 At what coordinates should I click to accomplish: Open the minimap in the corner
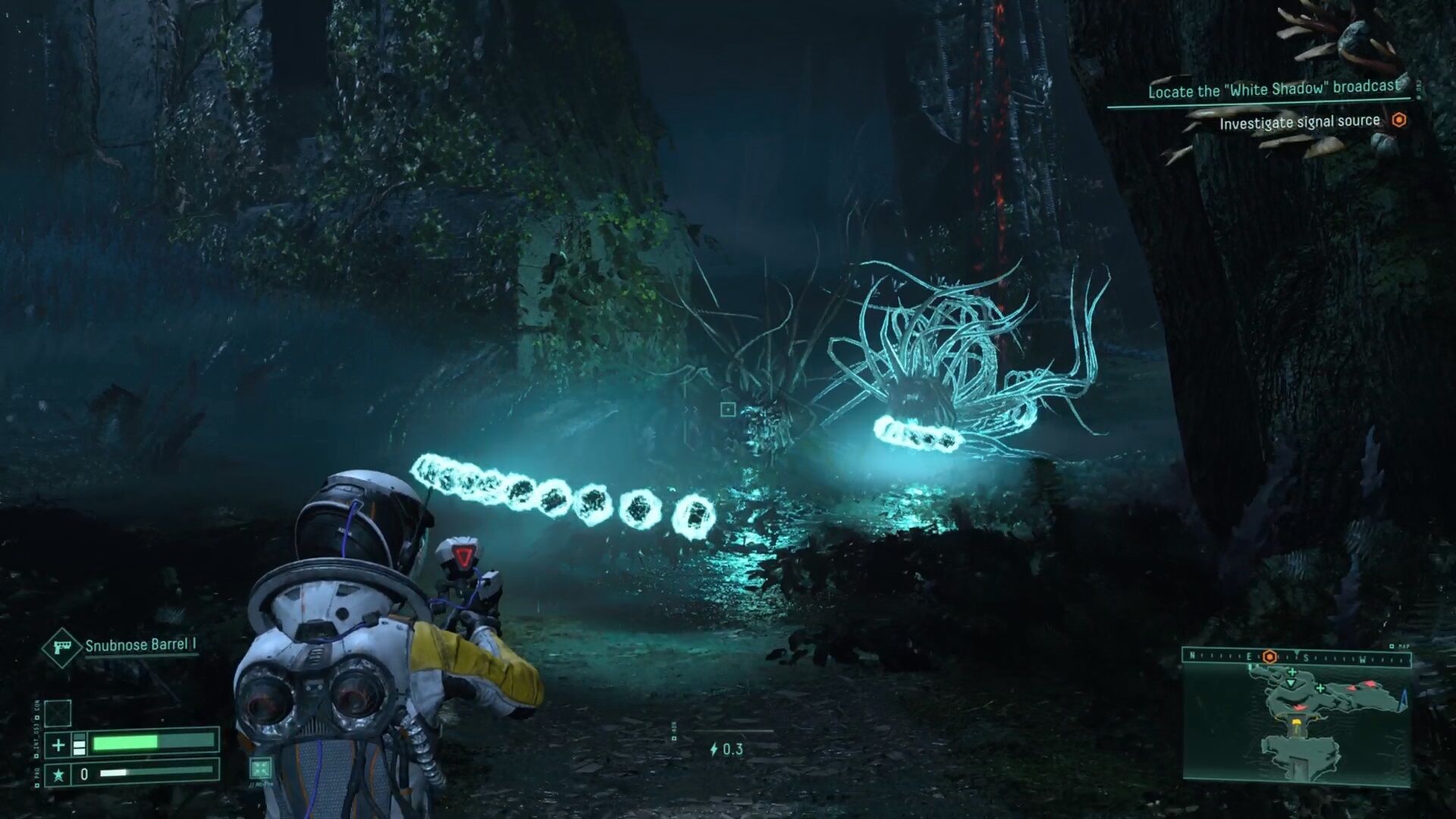coord(1297,724)
